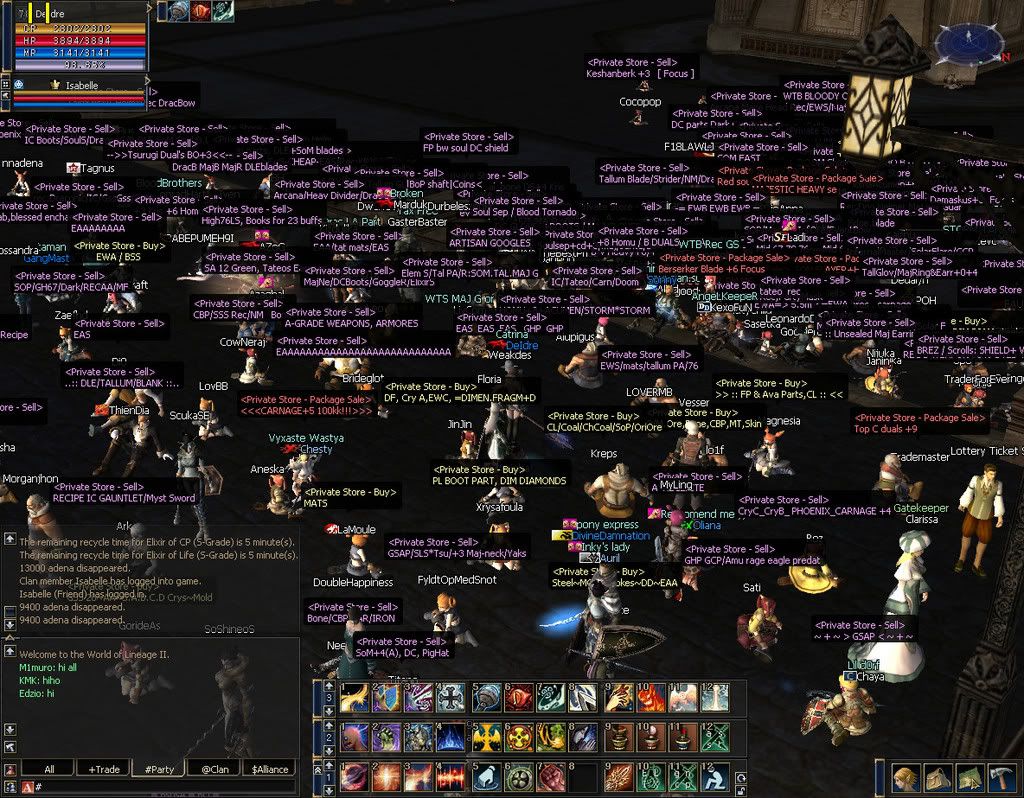Activate the golden winged cross skill
1024x798 pixels.
pyautogui.click(x=485, y=737)
